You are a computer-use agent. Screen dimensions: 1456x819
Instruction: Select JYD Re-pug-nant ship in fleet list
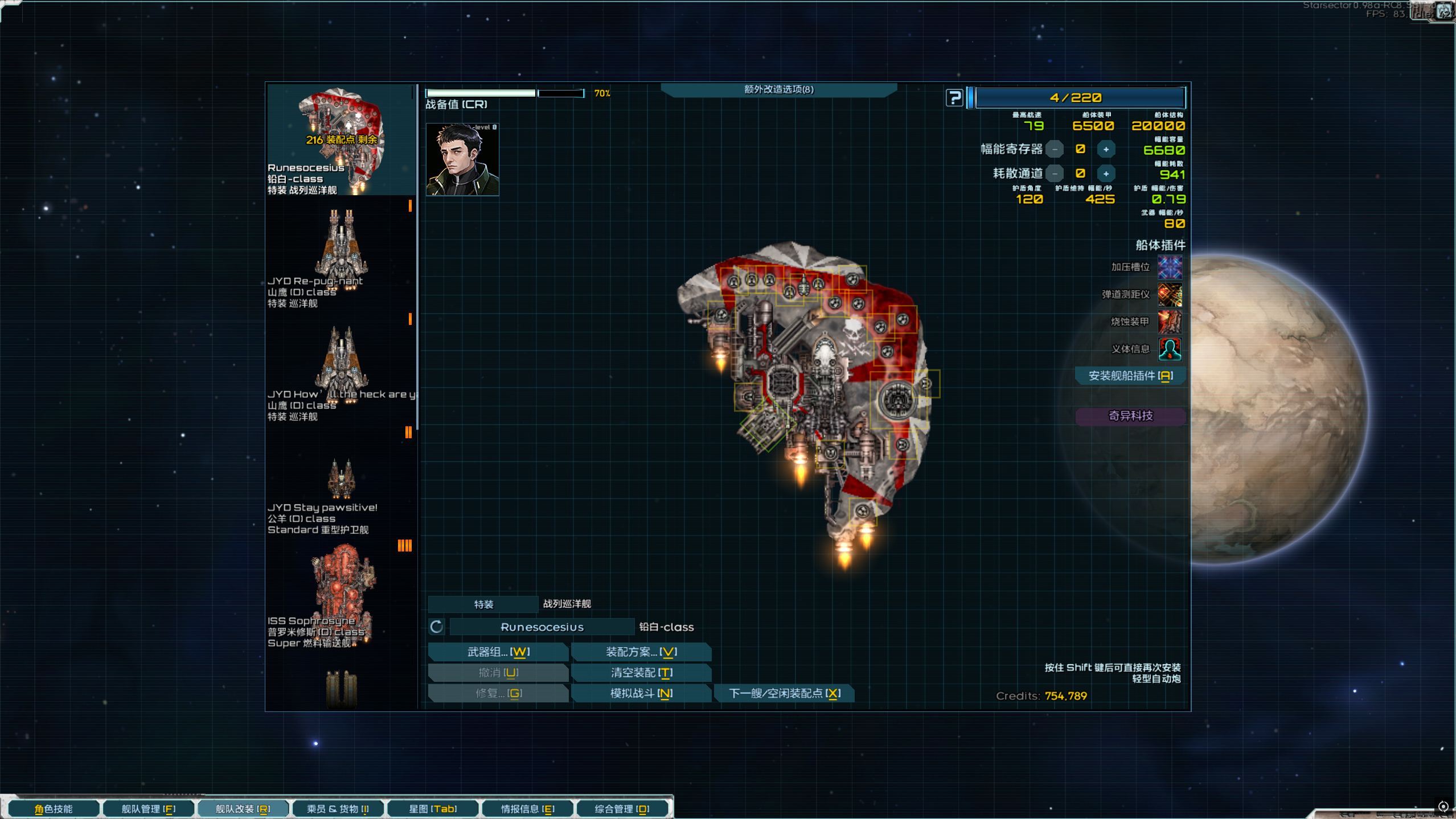pyautogui.click(x=341, y=256)
